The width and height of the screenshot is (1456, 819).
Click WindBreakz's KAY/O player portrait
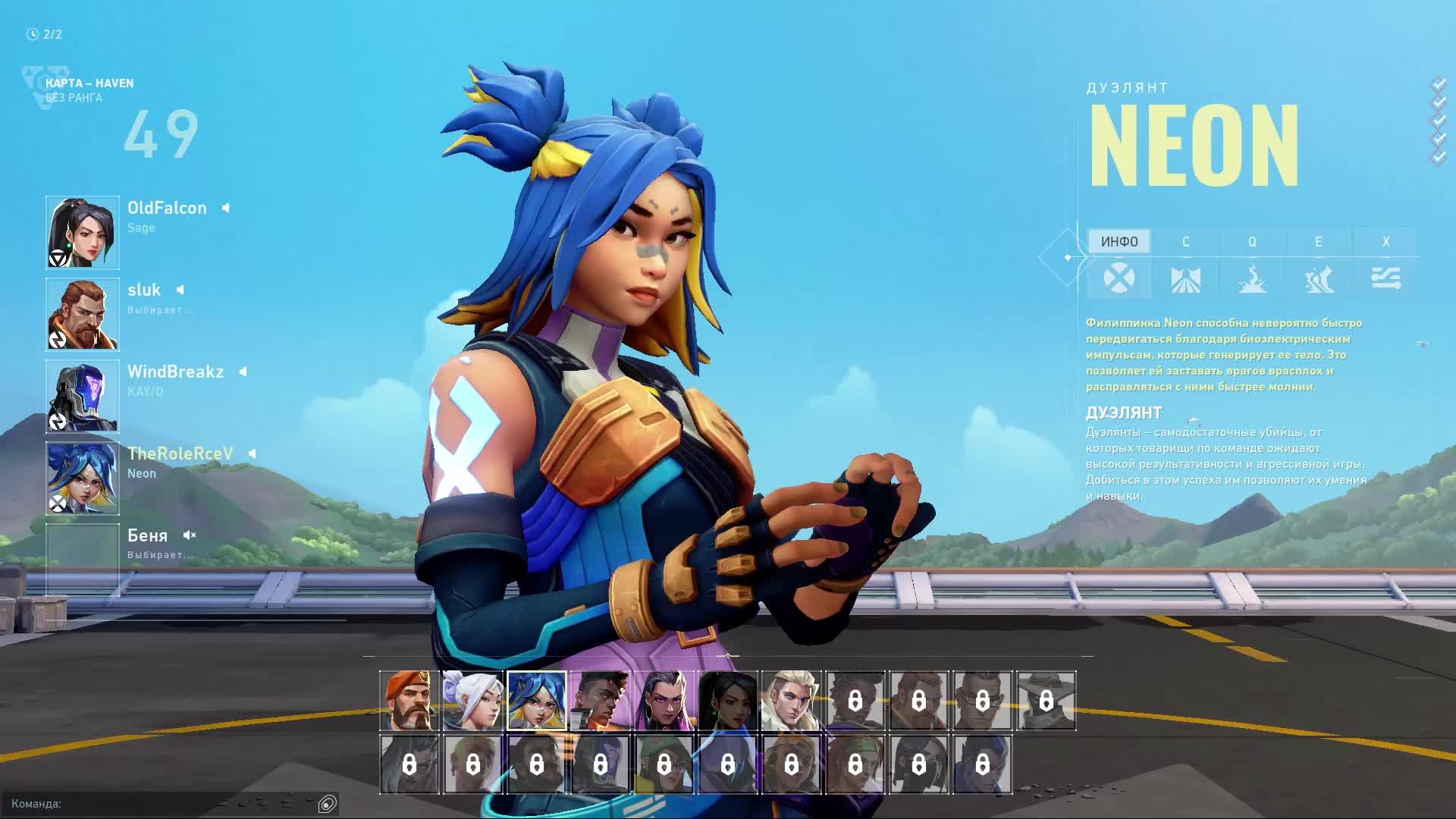coord(83,397)
